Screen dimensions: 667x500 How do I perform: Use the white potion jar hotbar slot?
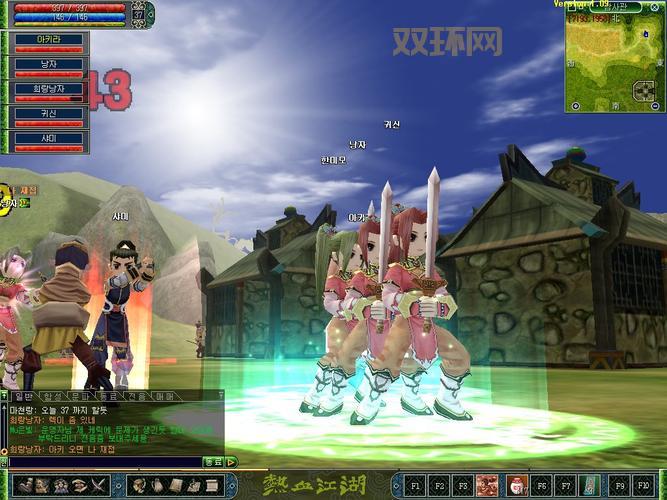click(x=515, y=485)
